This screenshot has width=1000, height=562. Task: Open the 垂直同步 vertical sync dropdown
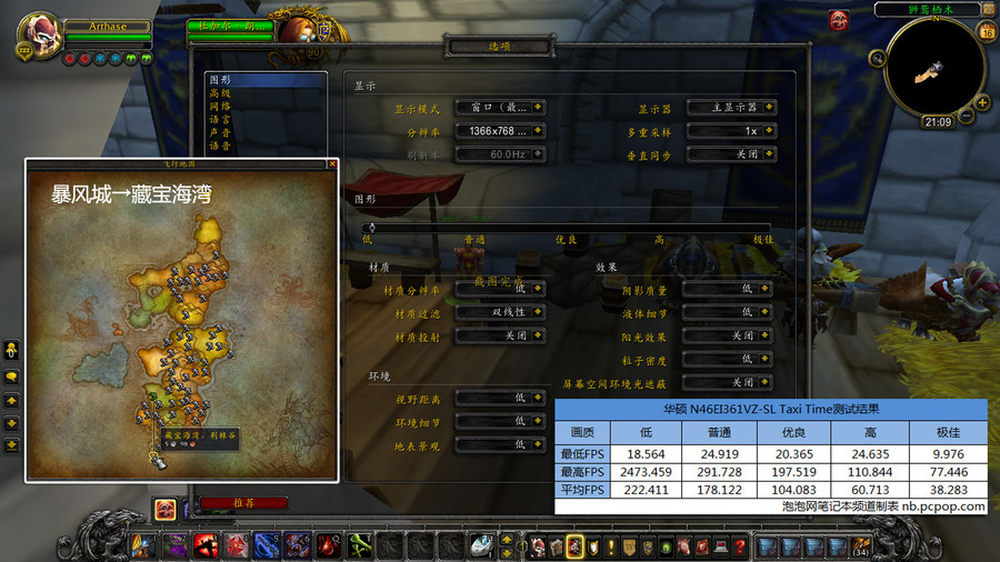tap(732, 155)
